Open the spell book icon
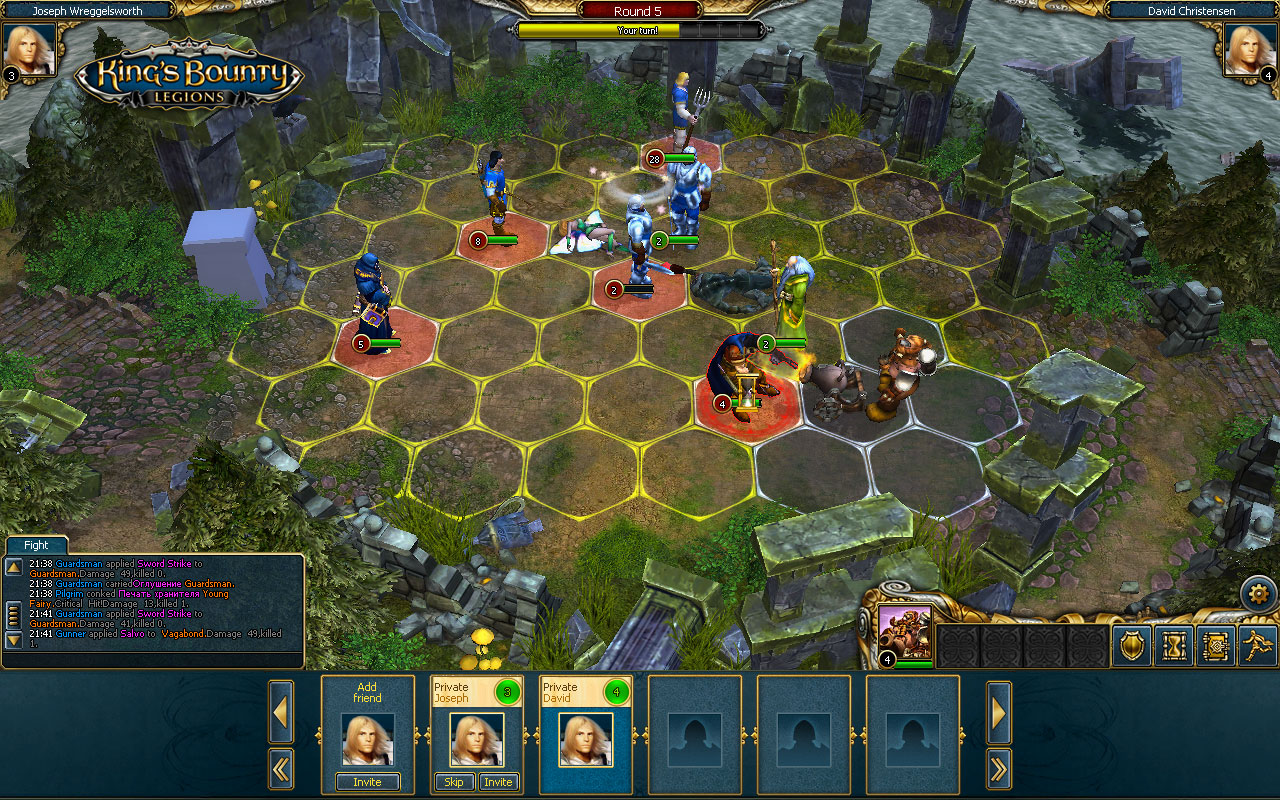 coord(1215,647)
